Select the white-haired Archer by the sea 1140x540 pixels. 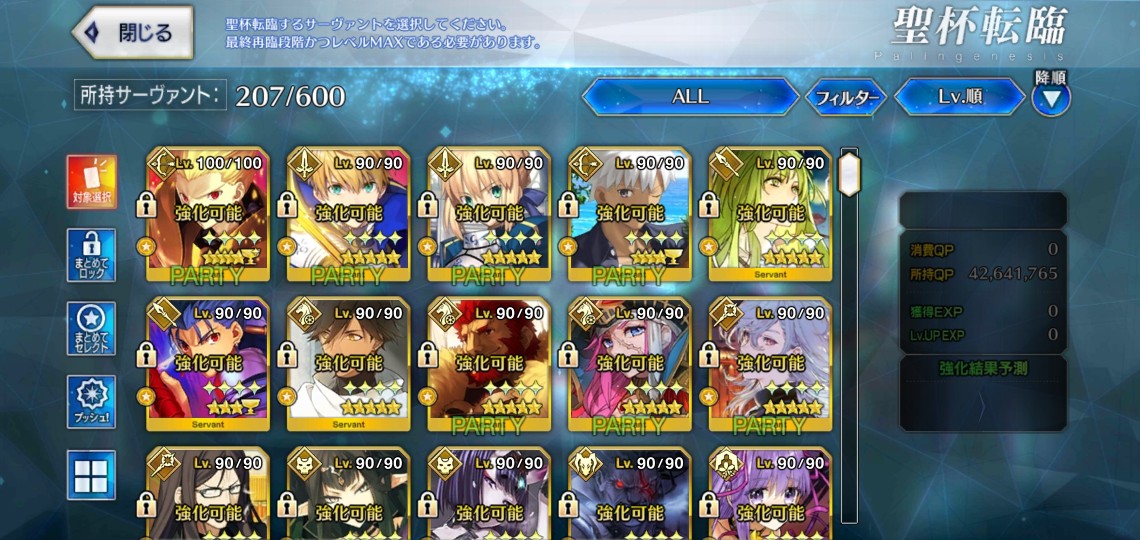tap(629, 215)
